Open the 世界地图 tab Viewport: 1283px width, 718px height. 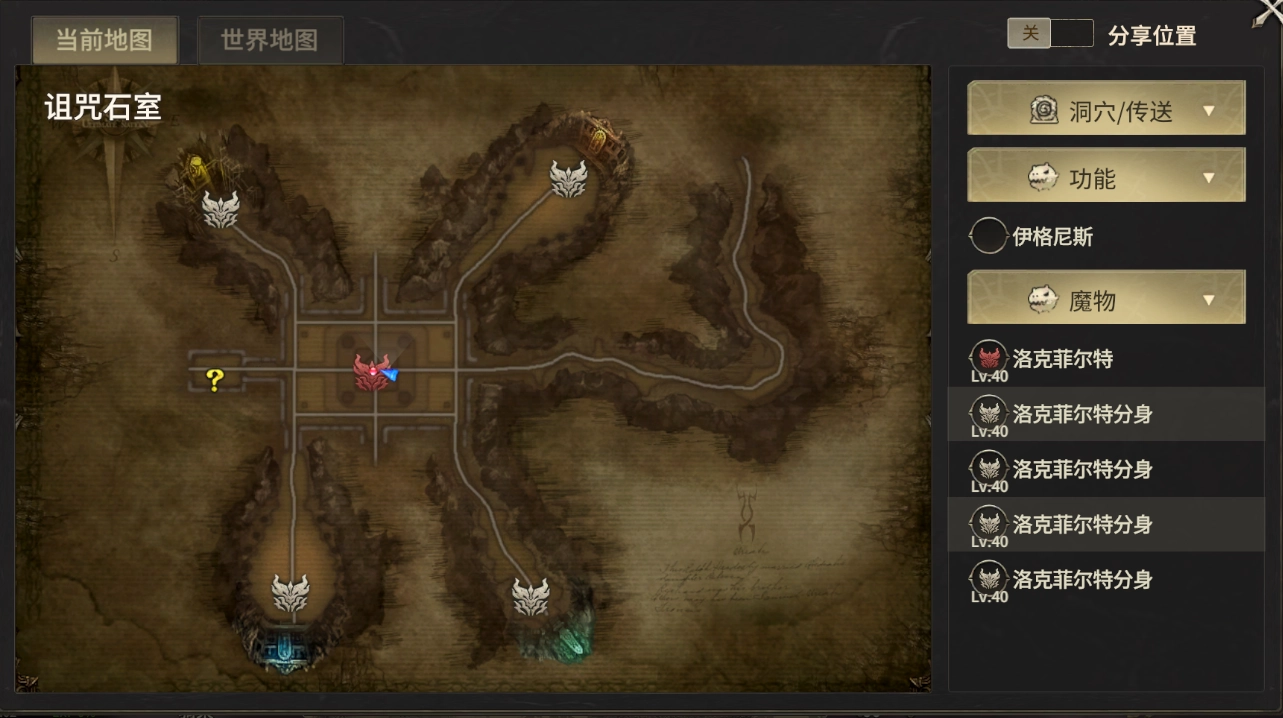click(270, 40)
